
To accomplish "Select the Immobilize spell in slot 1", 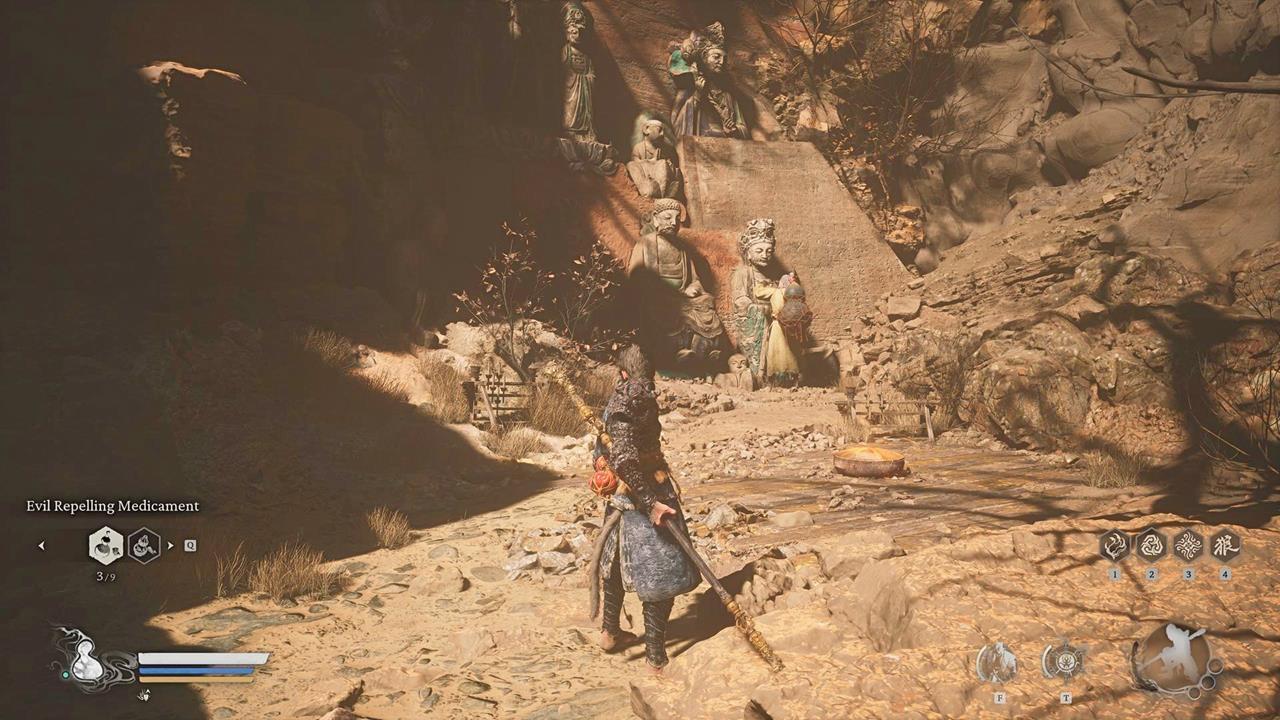I will coord(1115,546).
